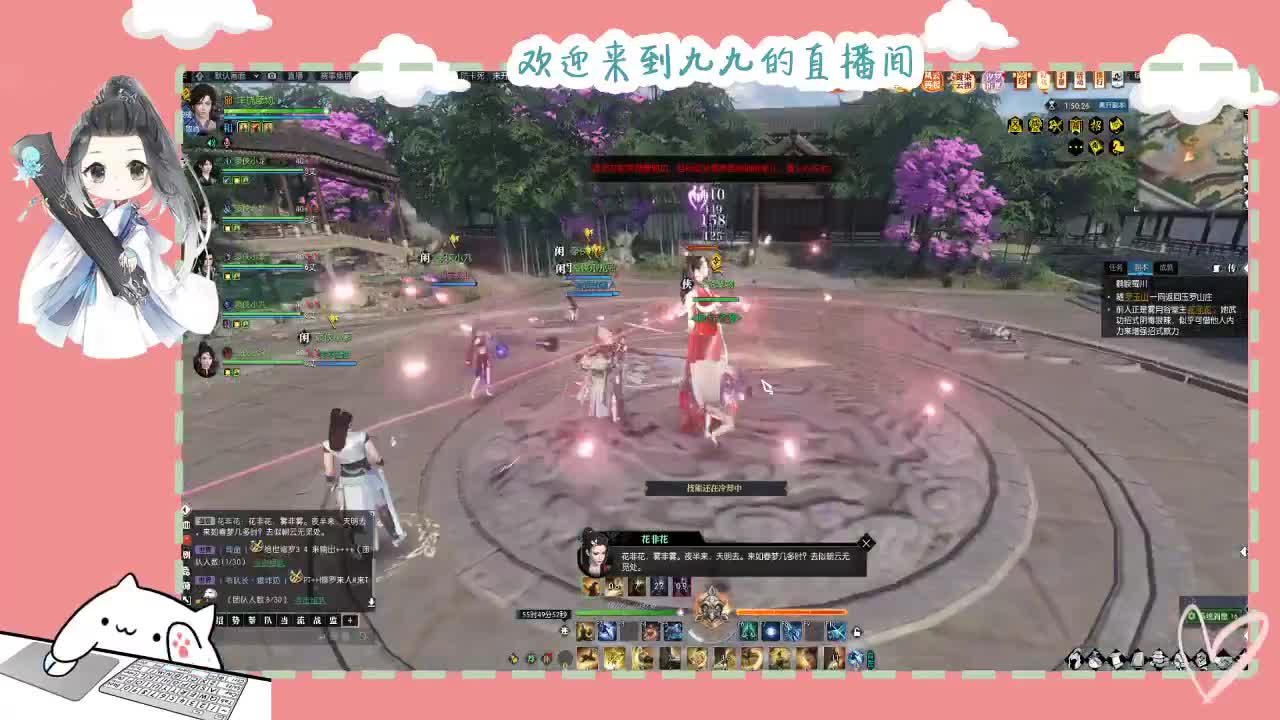Click the first skill icon on the hotbar
This screenshot has height=720, width=1280.
585,632
